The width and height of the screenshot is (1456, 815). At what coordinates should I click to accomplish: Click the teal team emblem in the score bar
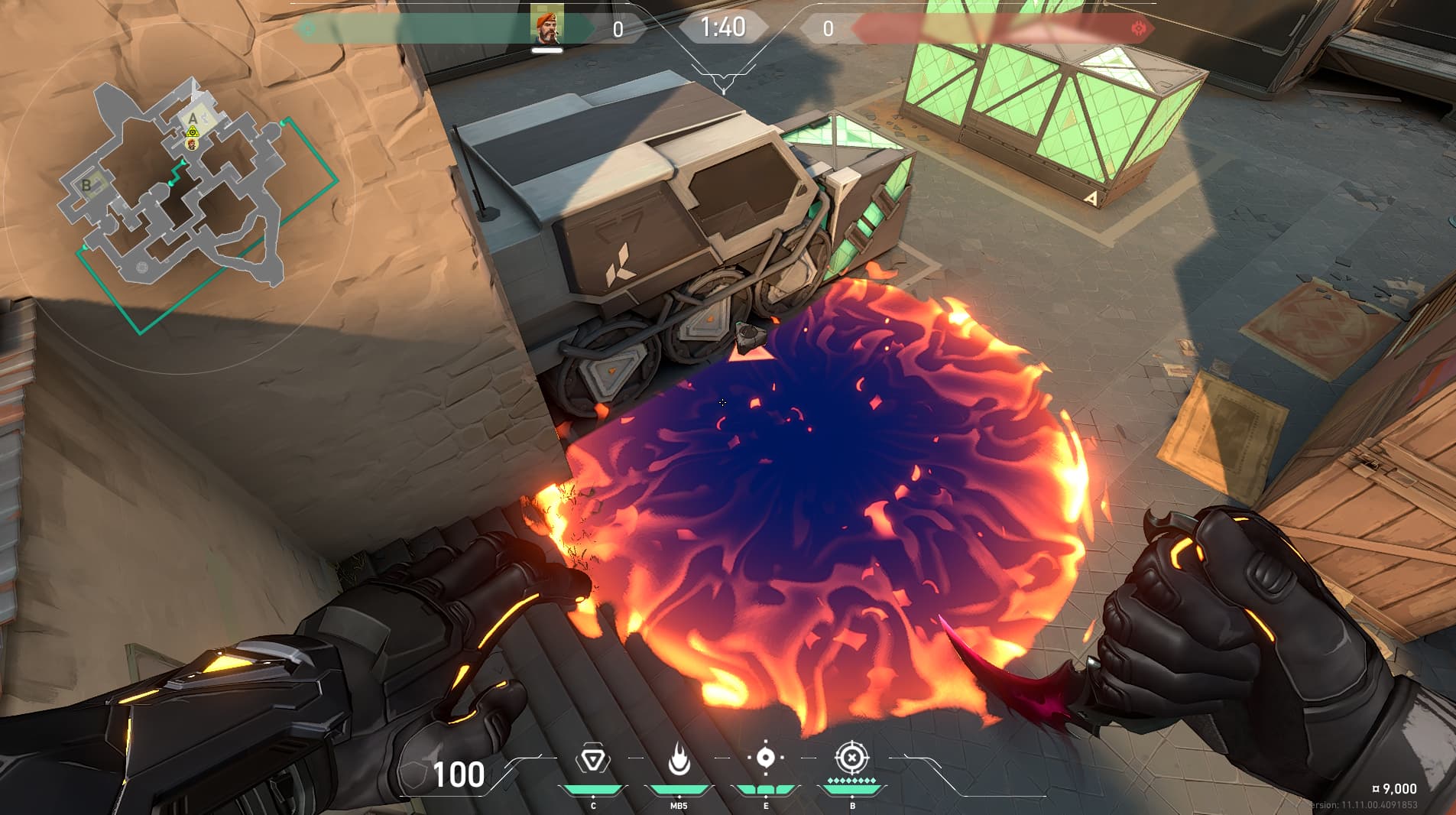[x=308, y=30]
